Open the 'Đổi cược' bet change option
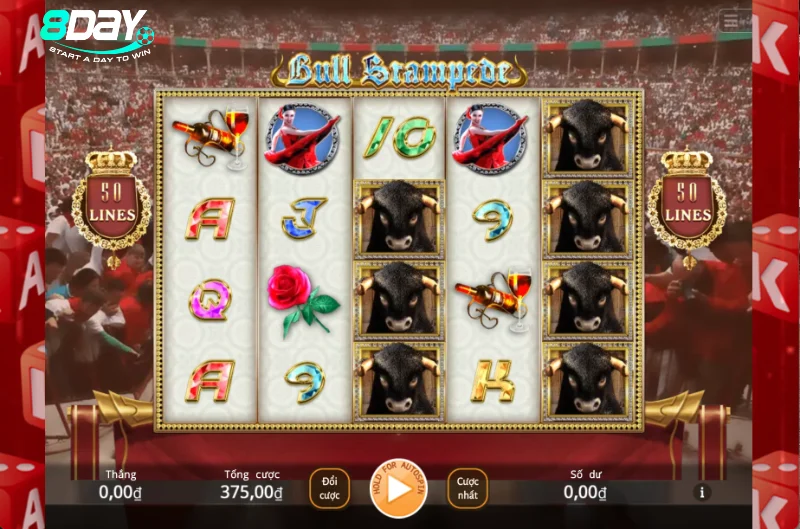800x529 pixels. coord(330,488)
